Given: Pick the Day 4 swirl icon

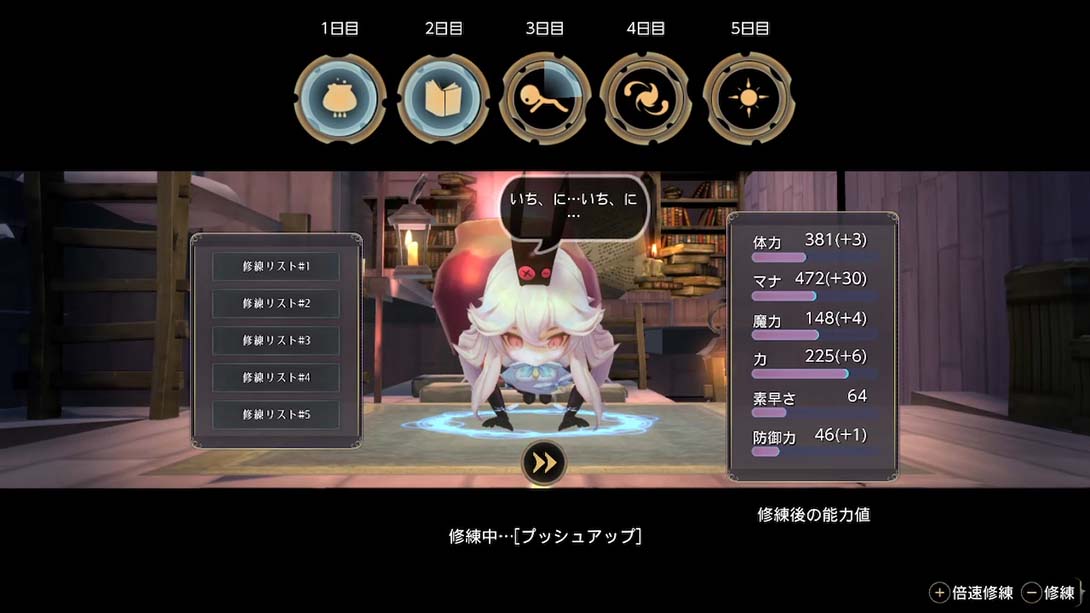Looking at the screenshot, I should point(646,99).
